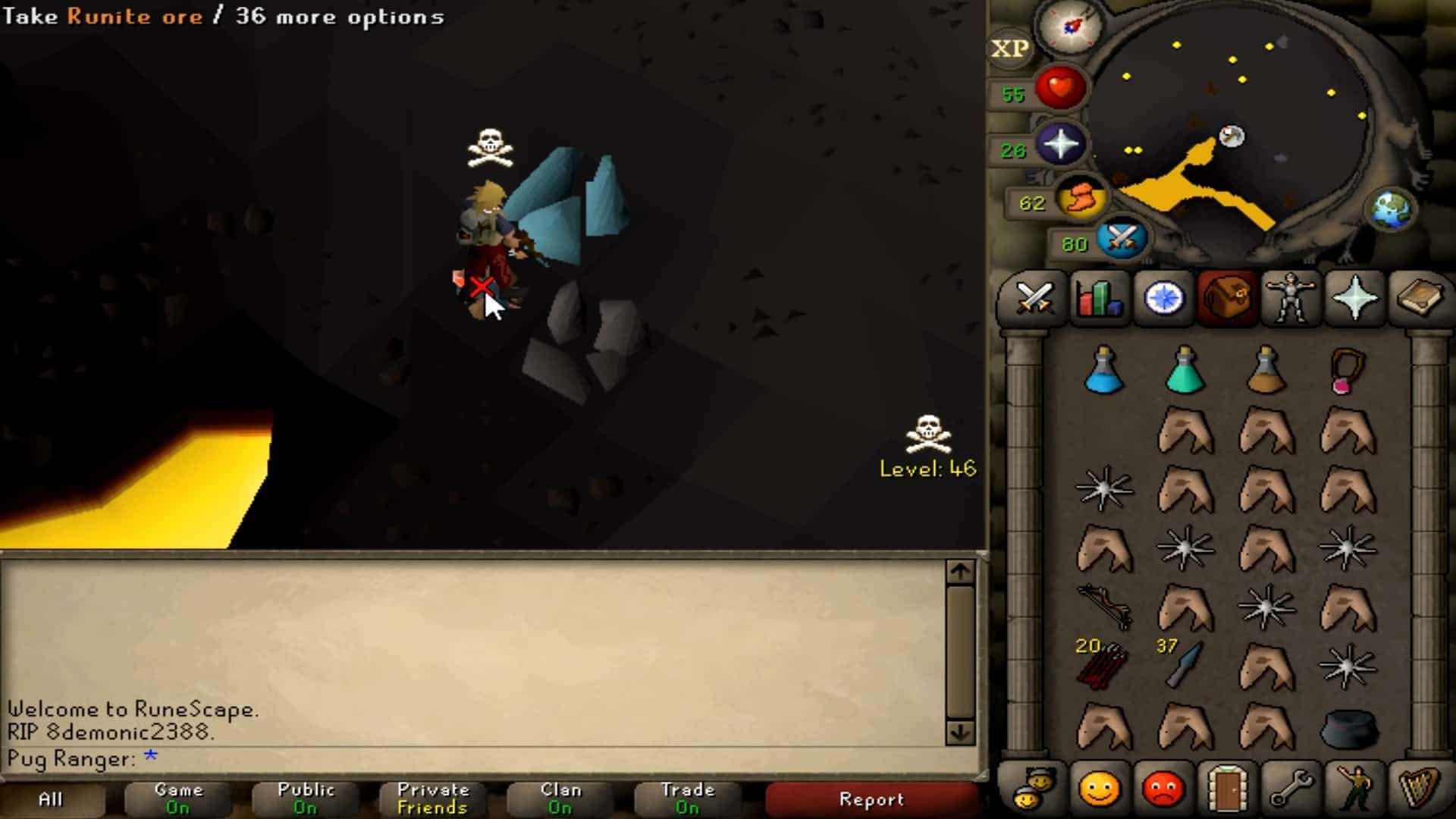Activate the special attack orb

tap(1120, 238)
